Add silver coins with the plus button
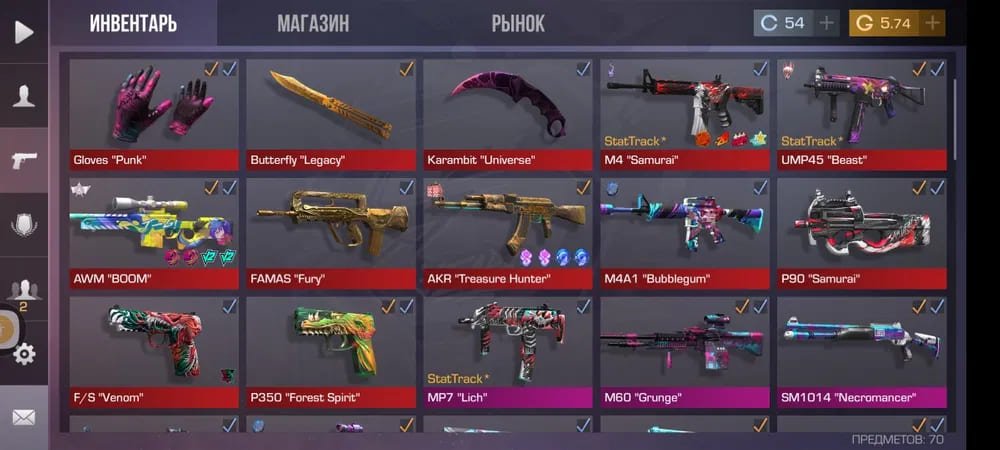The width and height of the screenshot is (1000, 450). pyautogui.click(x=826, y=23)
